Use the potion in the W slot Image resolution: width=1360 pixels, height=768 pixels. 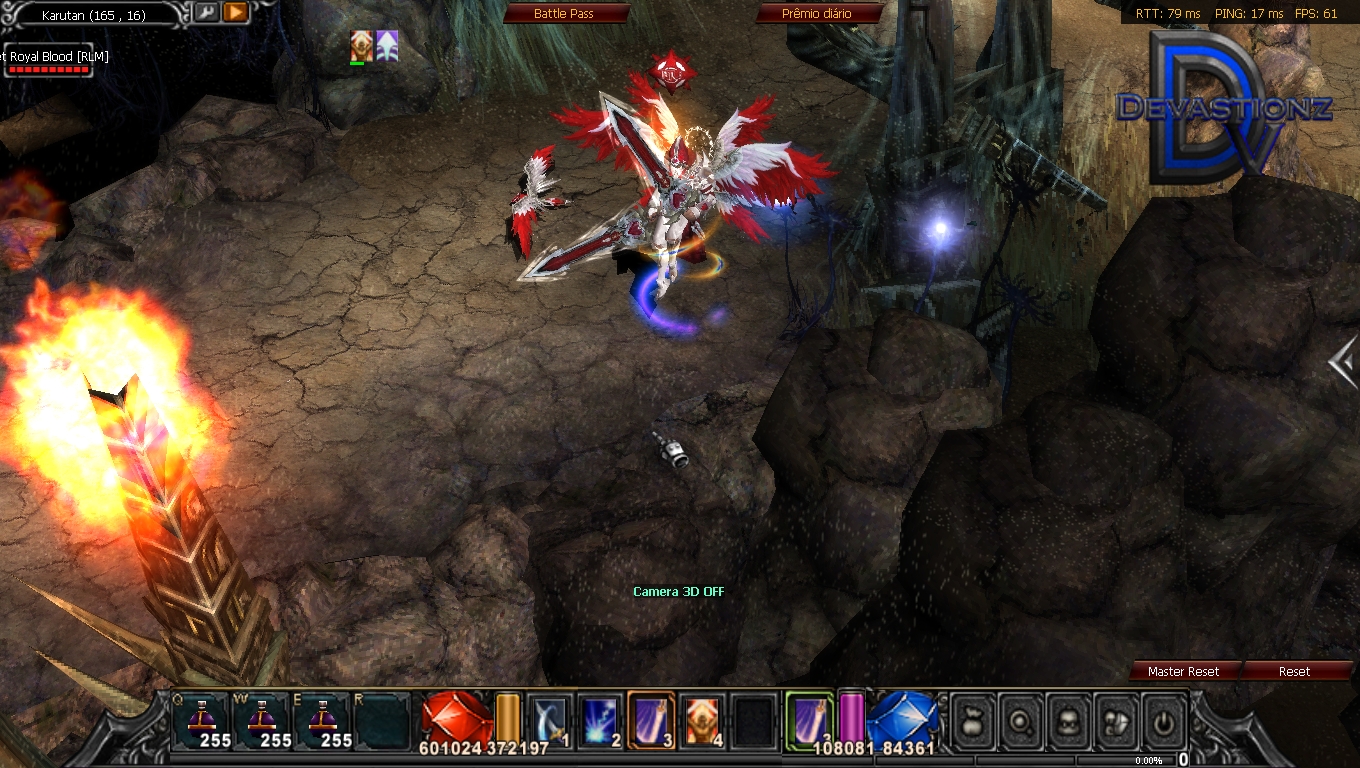[261, 720]
